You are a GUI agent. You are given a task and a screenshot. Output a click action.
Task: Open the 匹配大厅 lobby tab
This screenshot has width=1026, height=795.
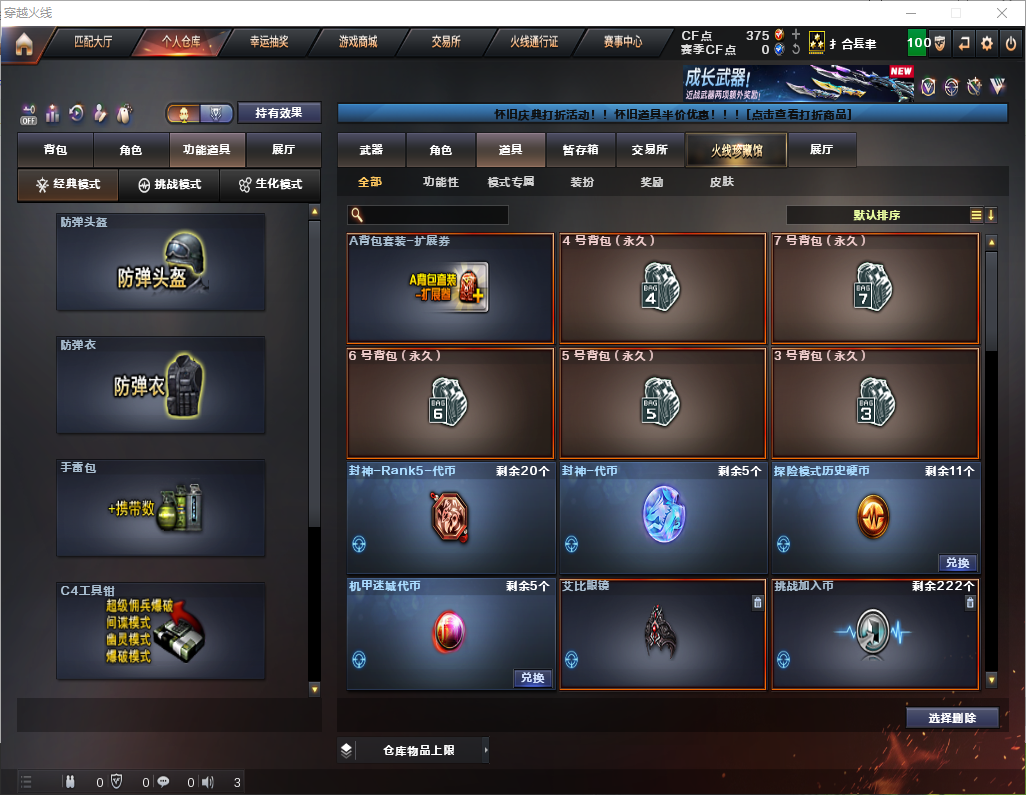coord(93,42)
